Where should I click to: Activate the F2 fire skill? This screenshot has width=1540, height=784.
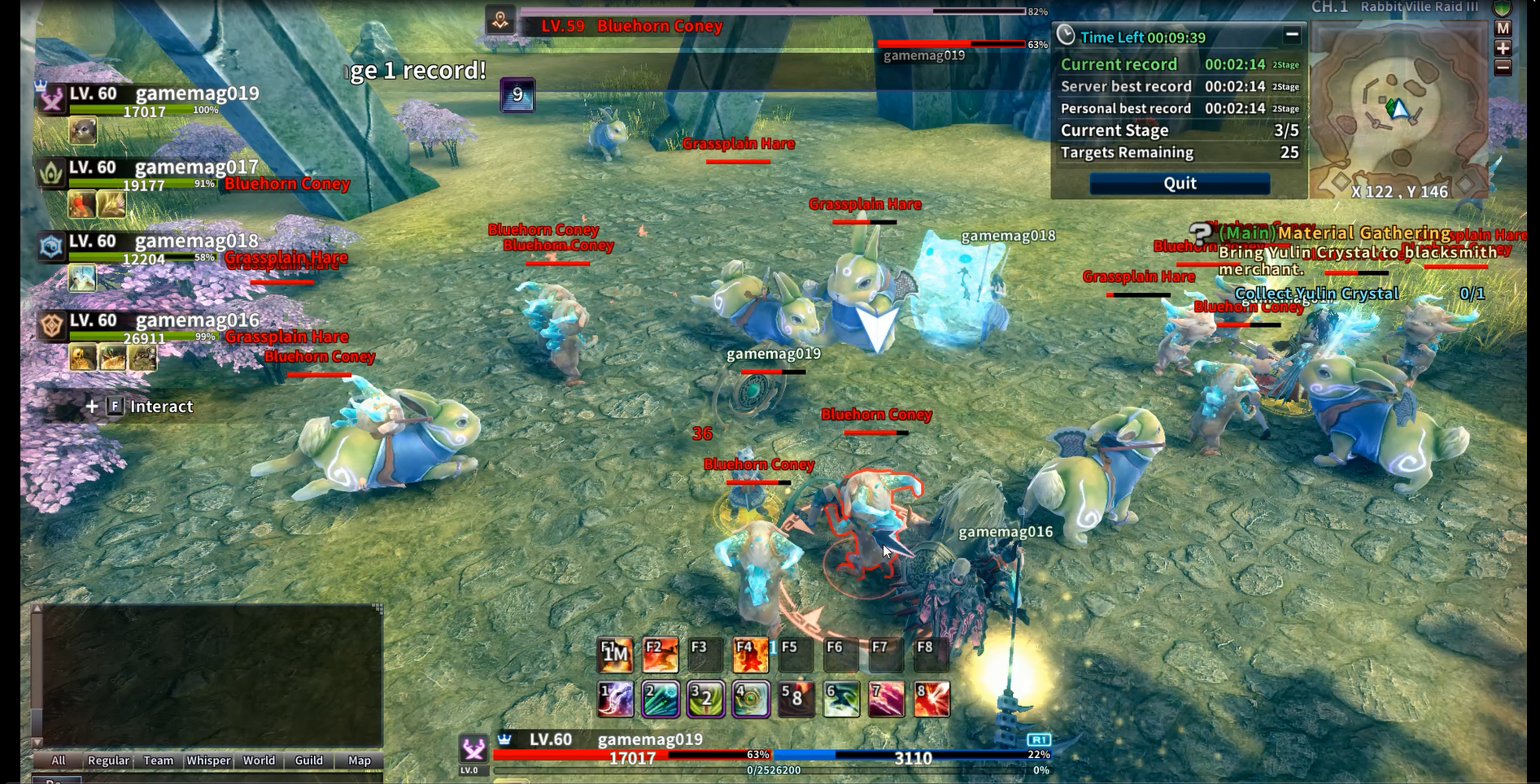click(x=660, y=655)
